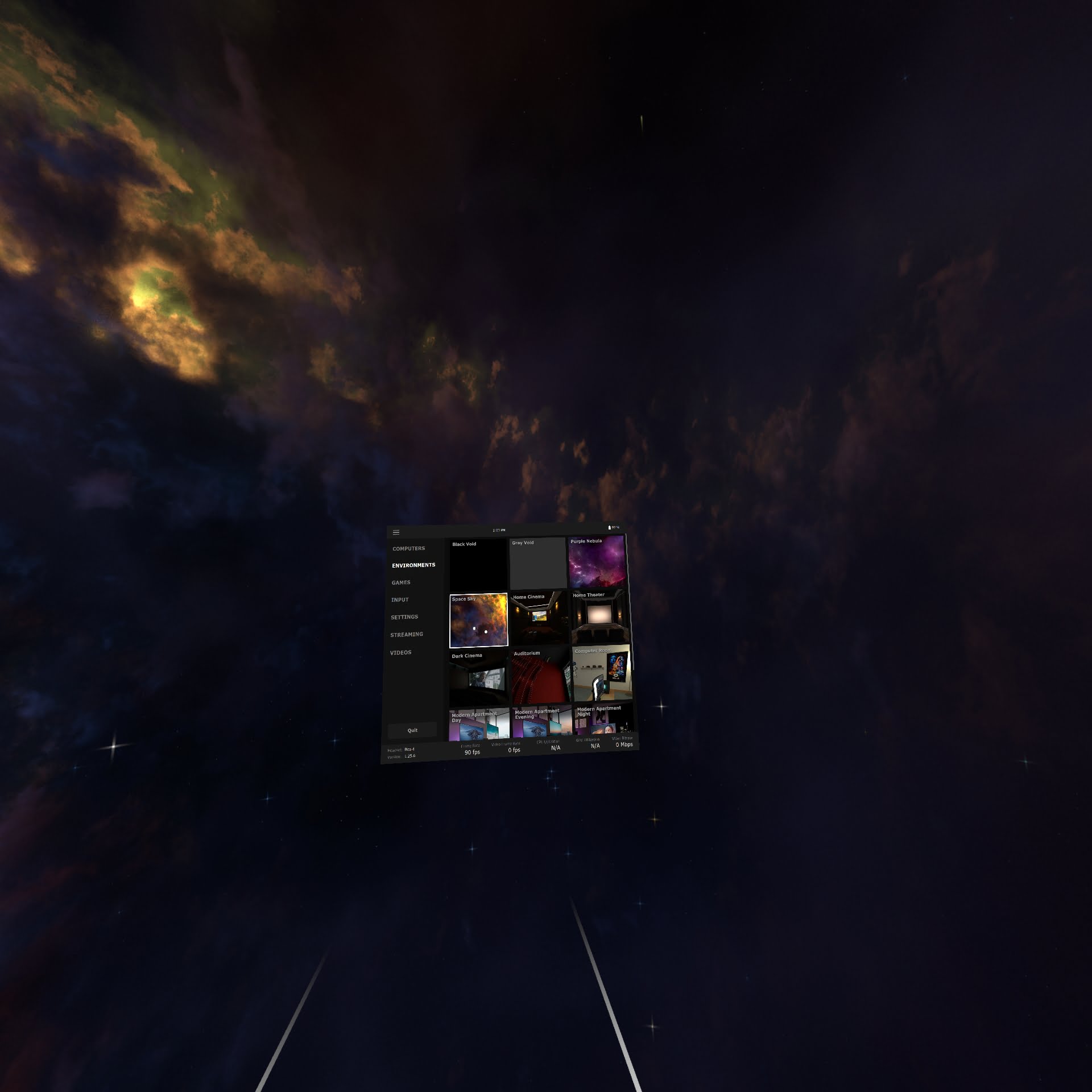Image resolution: width=1092 pixels, height=1092 pixels.
Task: Select the Environments section
Action: [413, 565]
